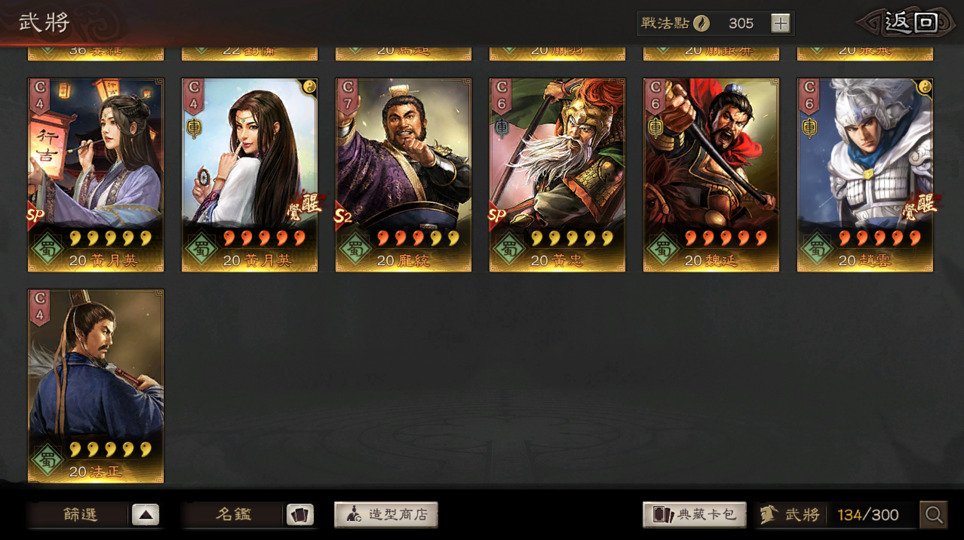This screenshot has width=964, height=540.
Task: Pick the 魏延 general card
Action: point(711,175)
